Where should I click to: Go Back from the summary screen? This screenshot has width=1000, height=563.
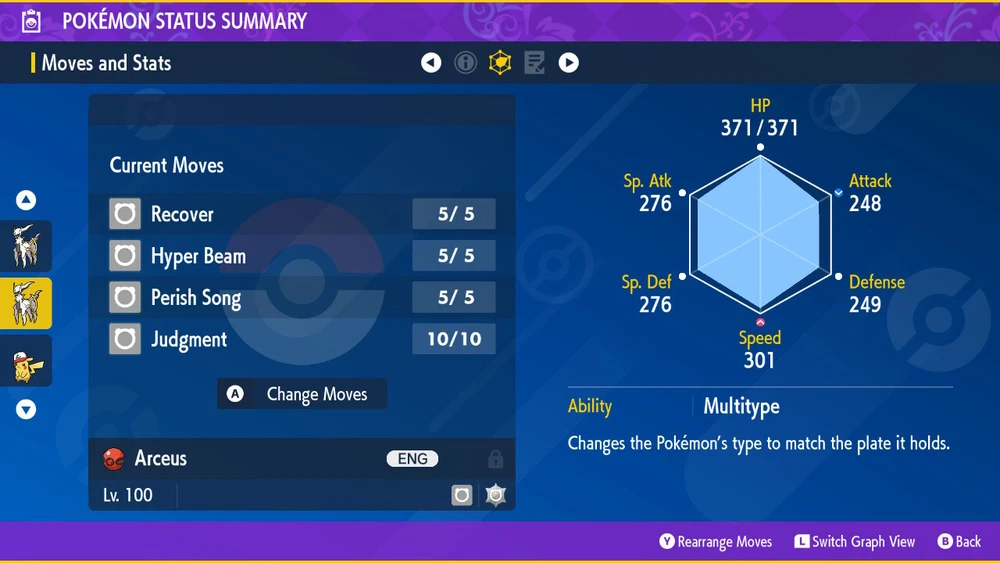(x=959, y=541)
